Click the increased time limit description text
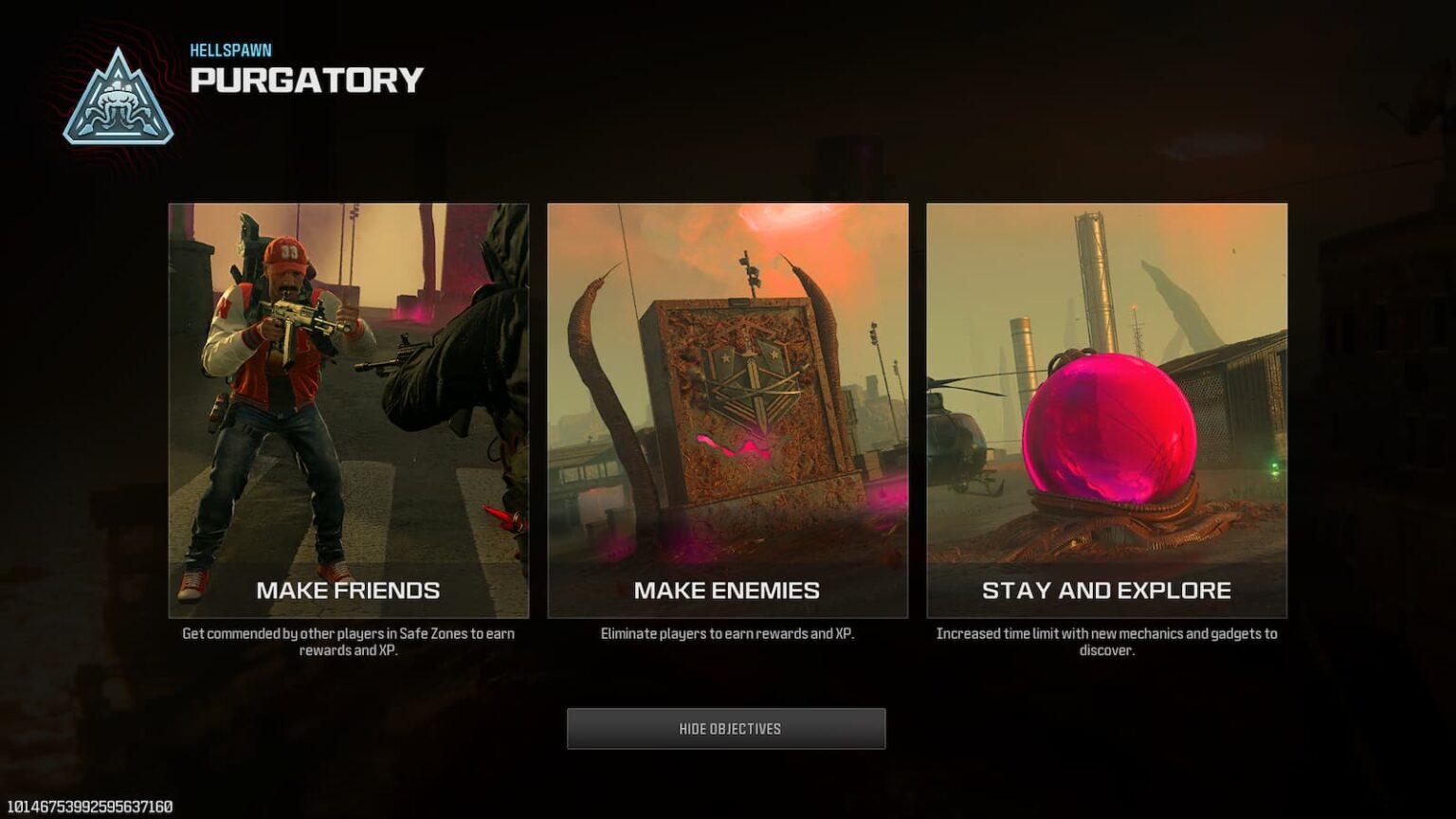Image resolution: width=1456 pixels, height=819 pixels. coord(1107,641)
